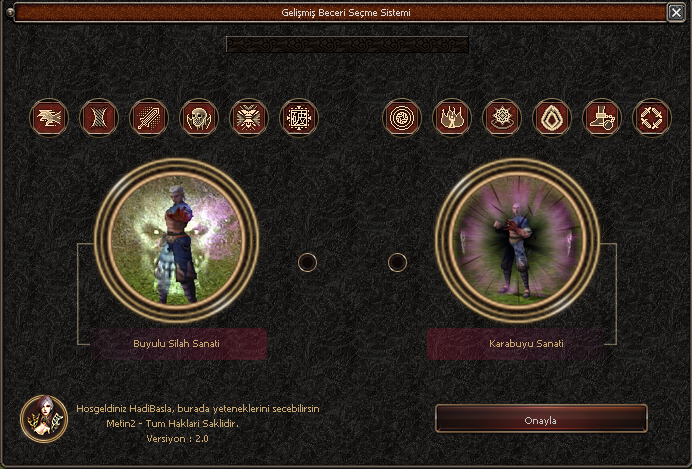Click the character avatar beside the welcome text

tap(44, 419)
